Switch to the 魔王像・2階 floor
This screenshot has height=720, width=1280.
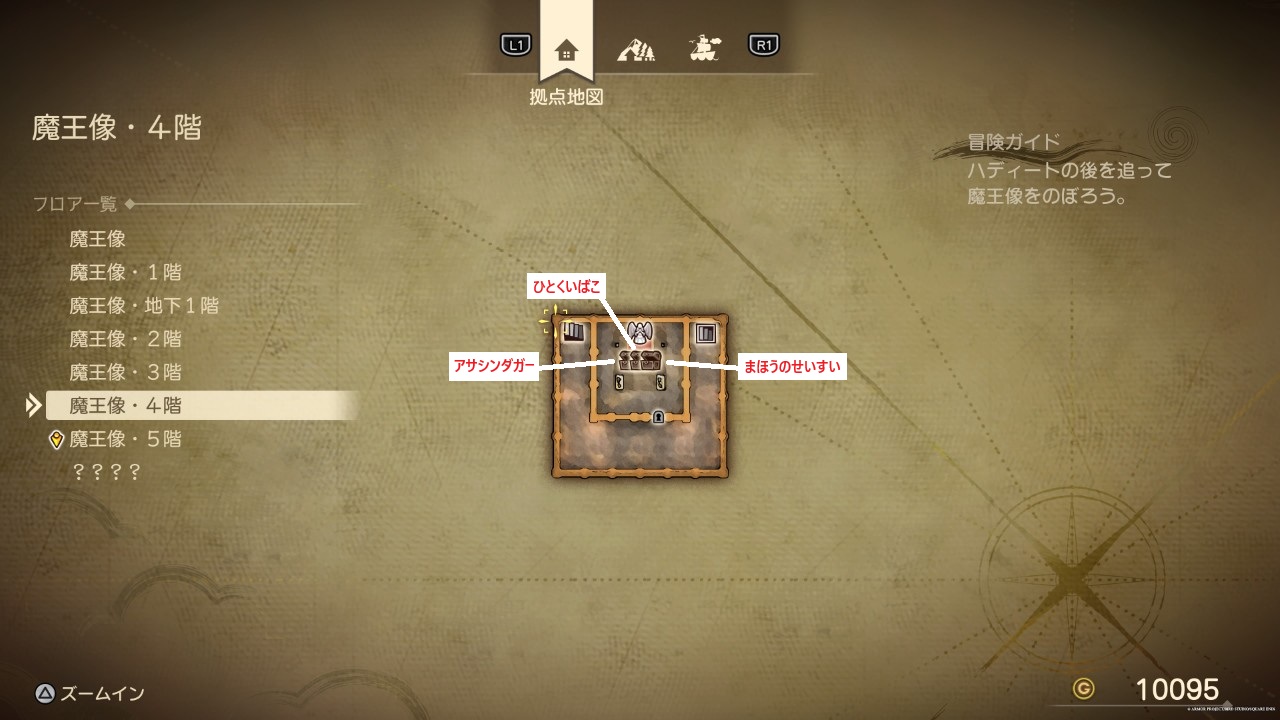(x=125, y=339)
